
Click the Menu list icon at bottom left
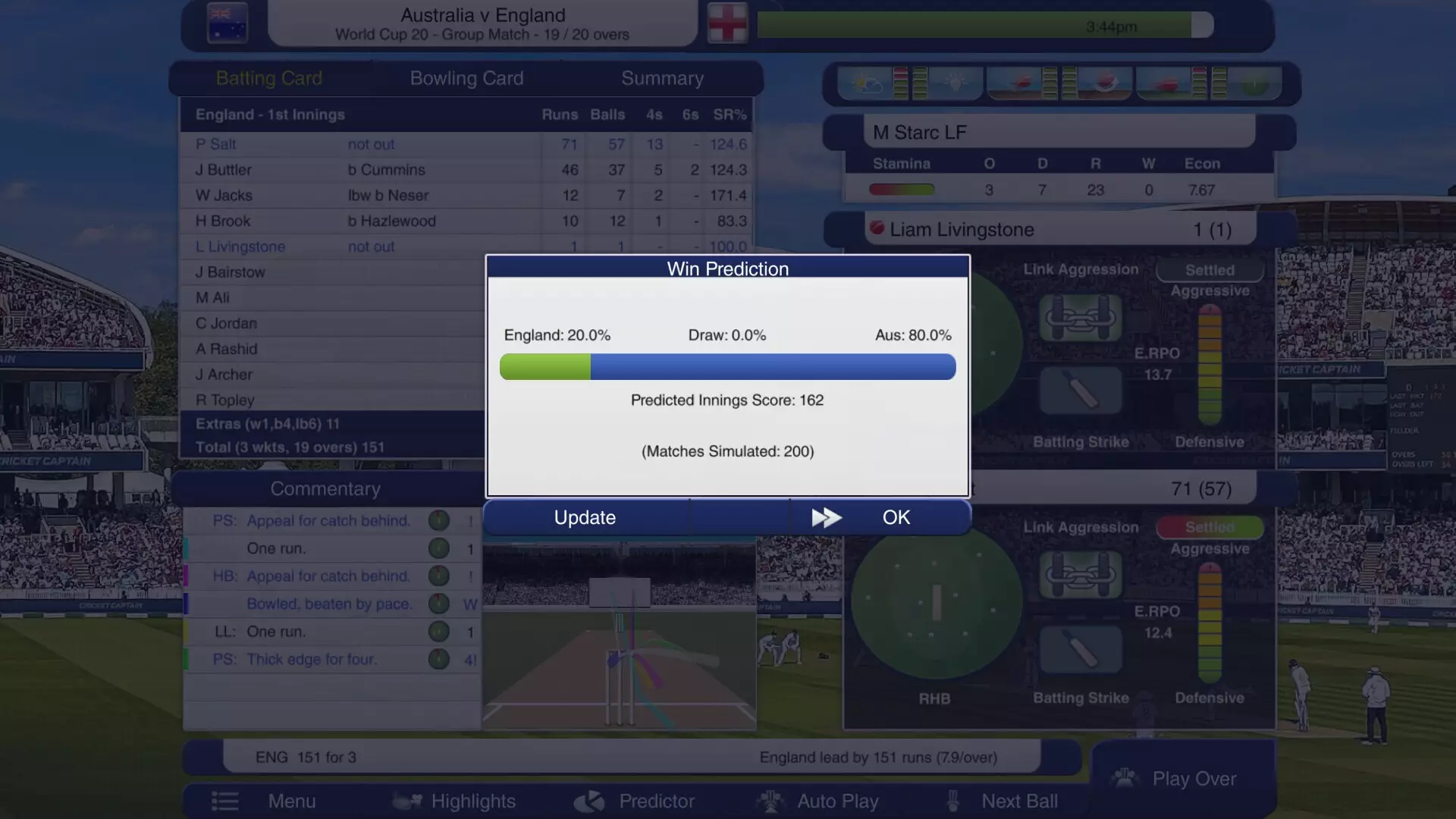click(225, 801)
